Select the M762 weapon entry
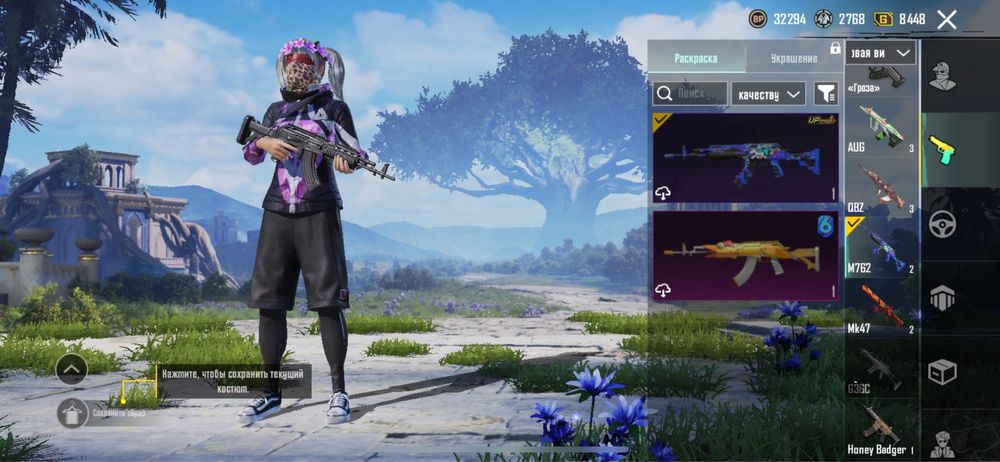 pos(881,246)
